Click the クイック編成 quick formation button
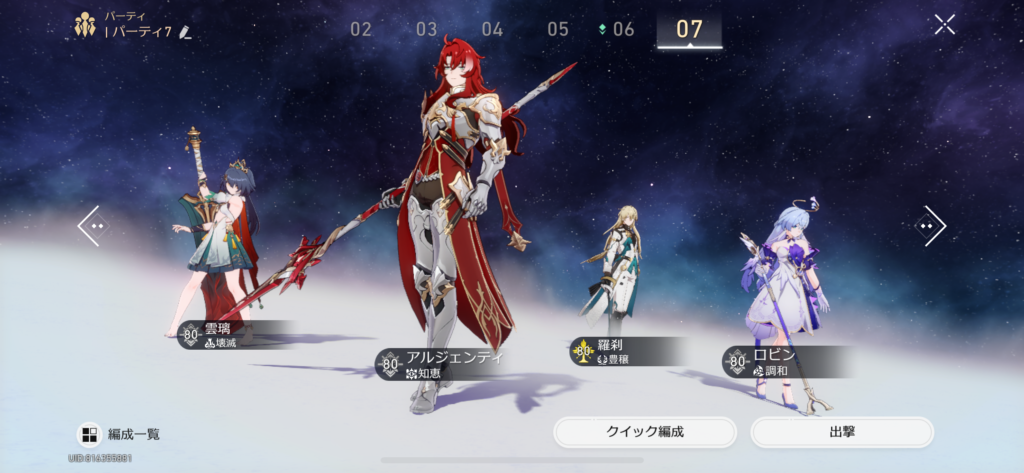1024x473 pixels. click(x=645, y=432)
